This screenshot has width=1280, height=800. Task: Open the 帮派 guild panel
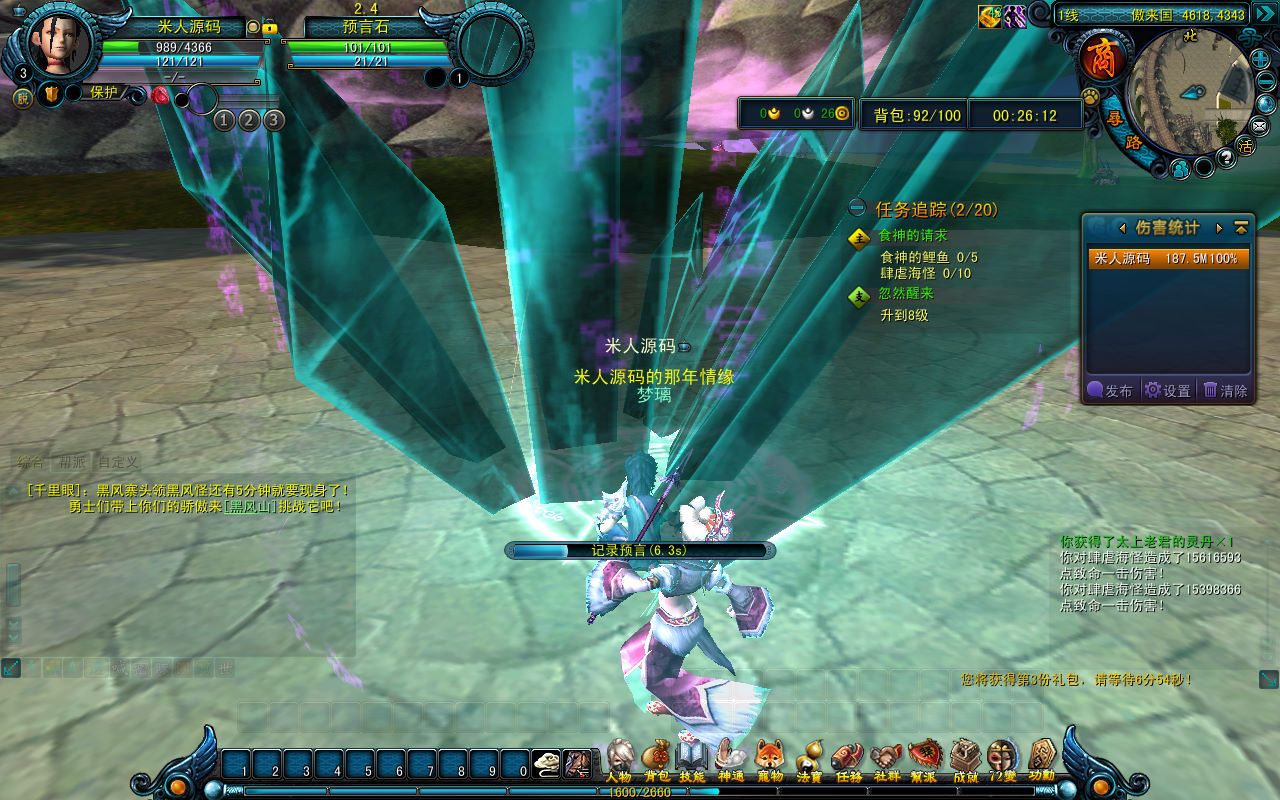tap(923, 758)
